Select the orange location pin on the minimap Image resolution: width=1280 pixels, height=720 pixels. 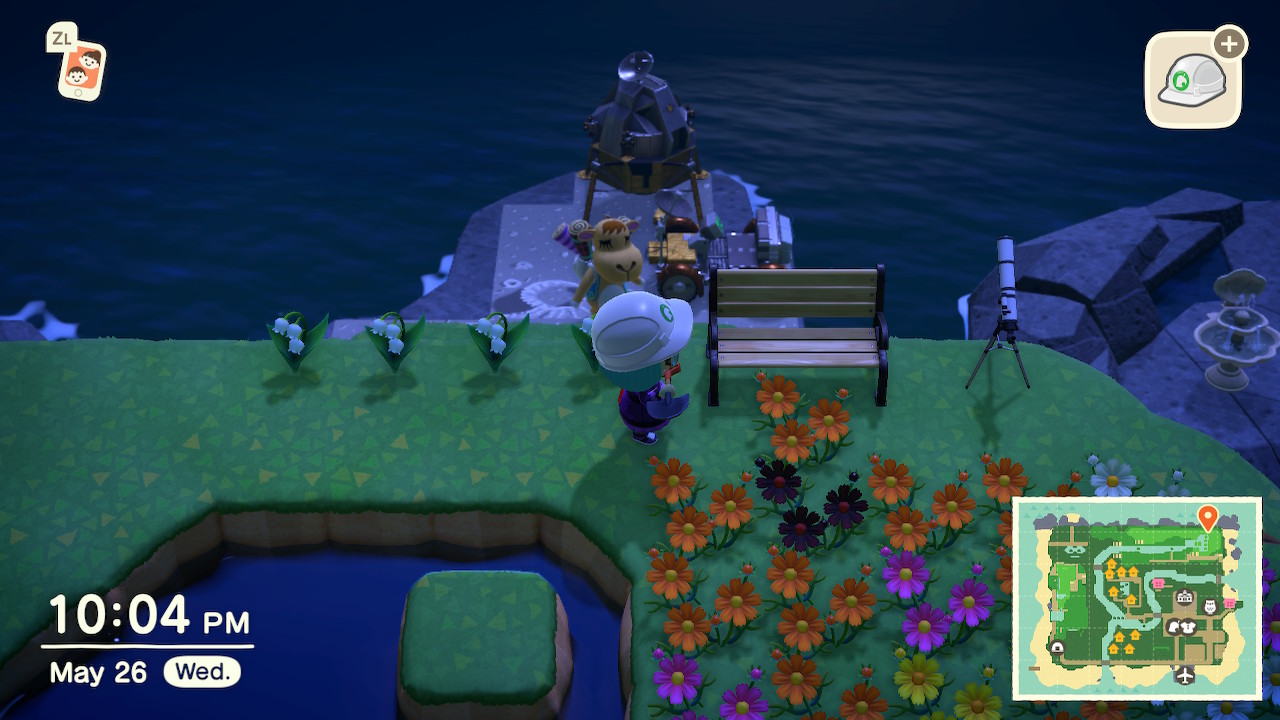(x=1207, y=517)
